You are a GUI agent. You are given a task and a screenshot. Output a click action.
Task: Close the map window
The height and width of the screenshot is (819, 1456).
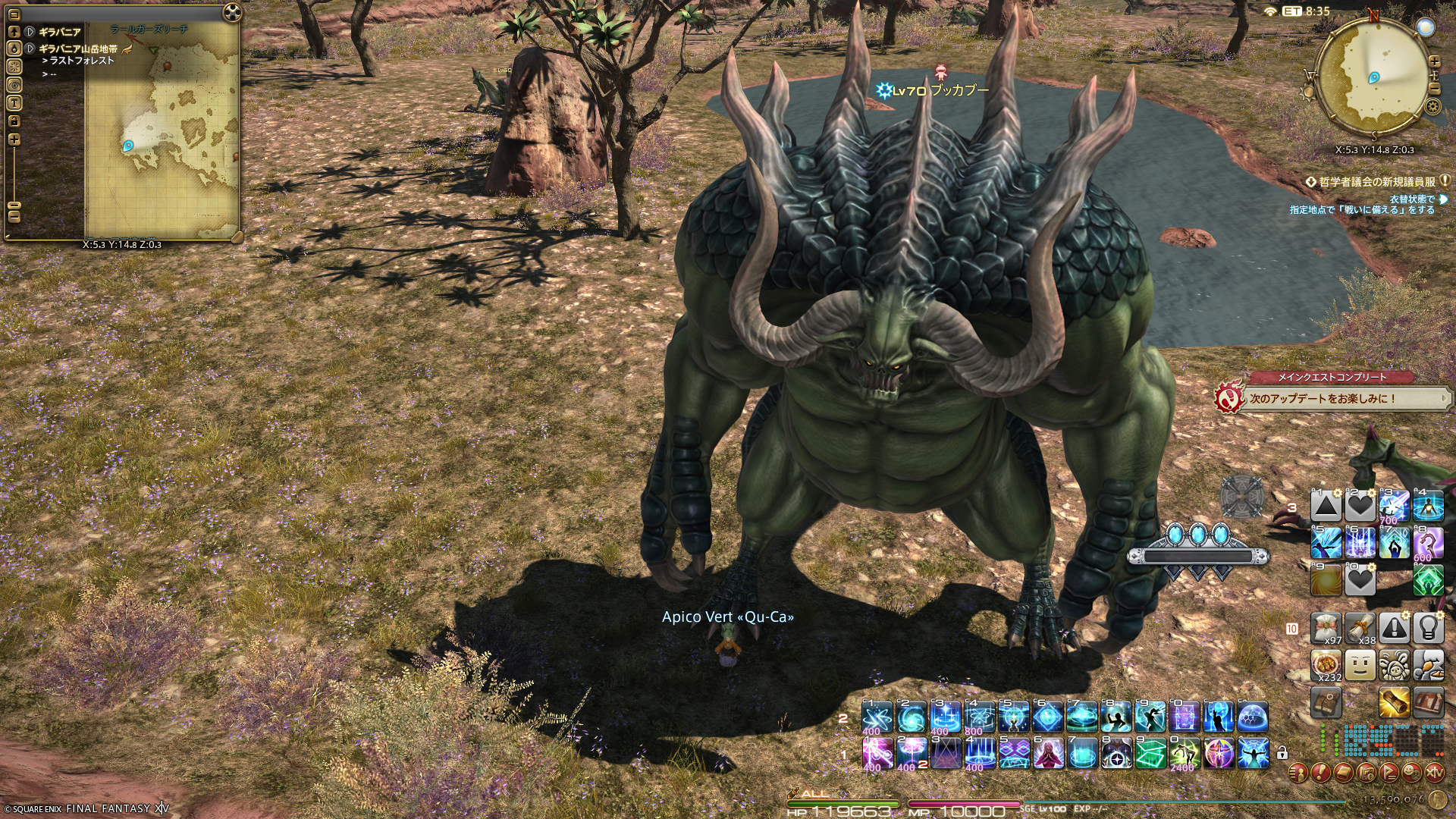coord(232,13)
